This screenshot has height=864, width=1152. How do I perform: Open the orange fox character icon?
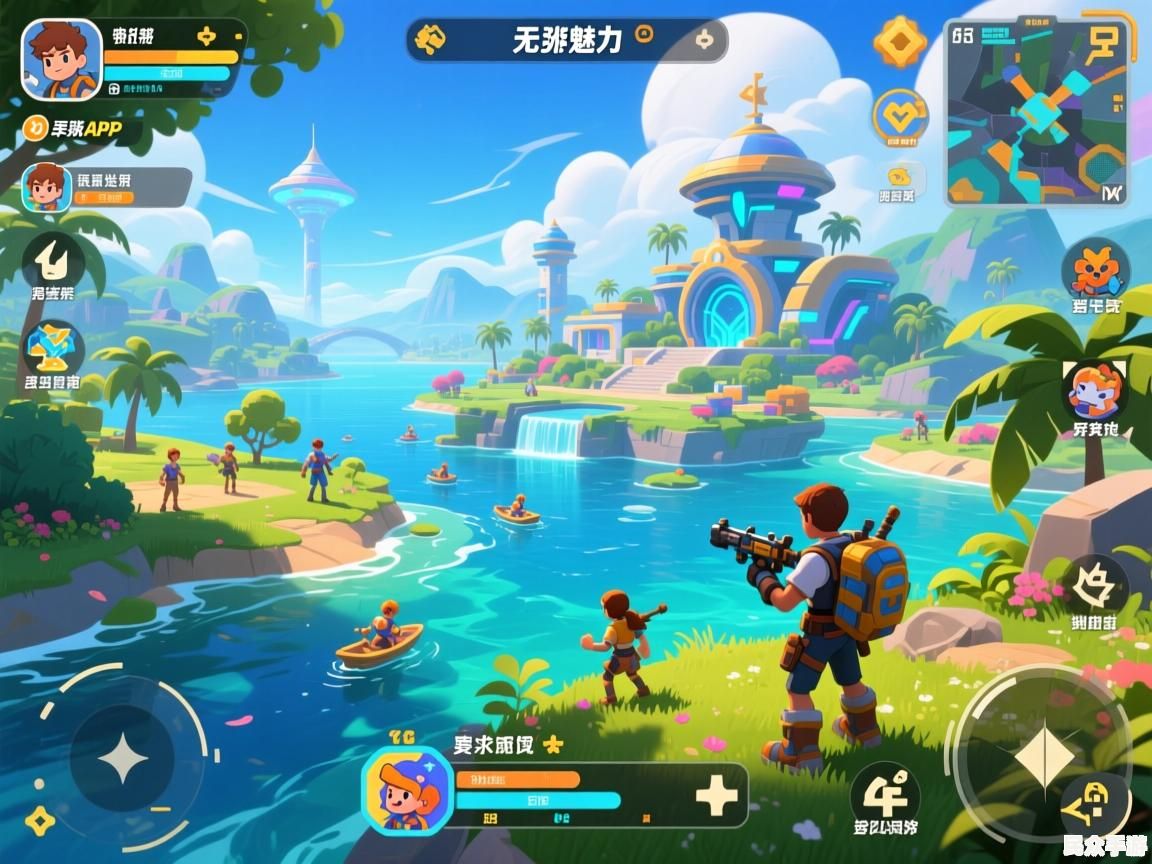pyautogui.click(x=1096, y=269)
